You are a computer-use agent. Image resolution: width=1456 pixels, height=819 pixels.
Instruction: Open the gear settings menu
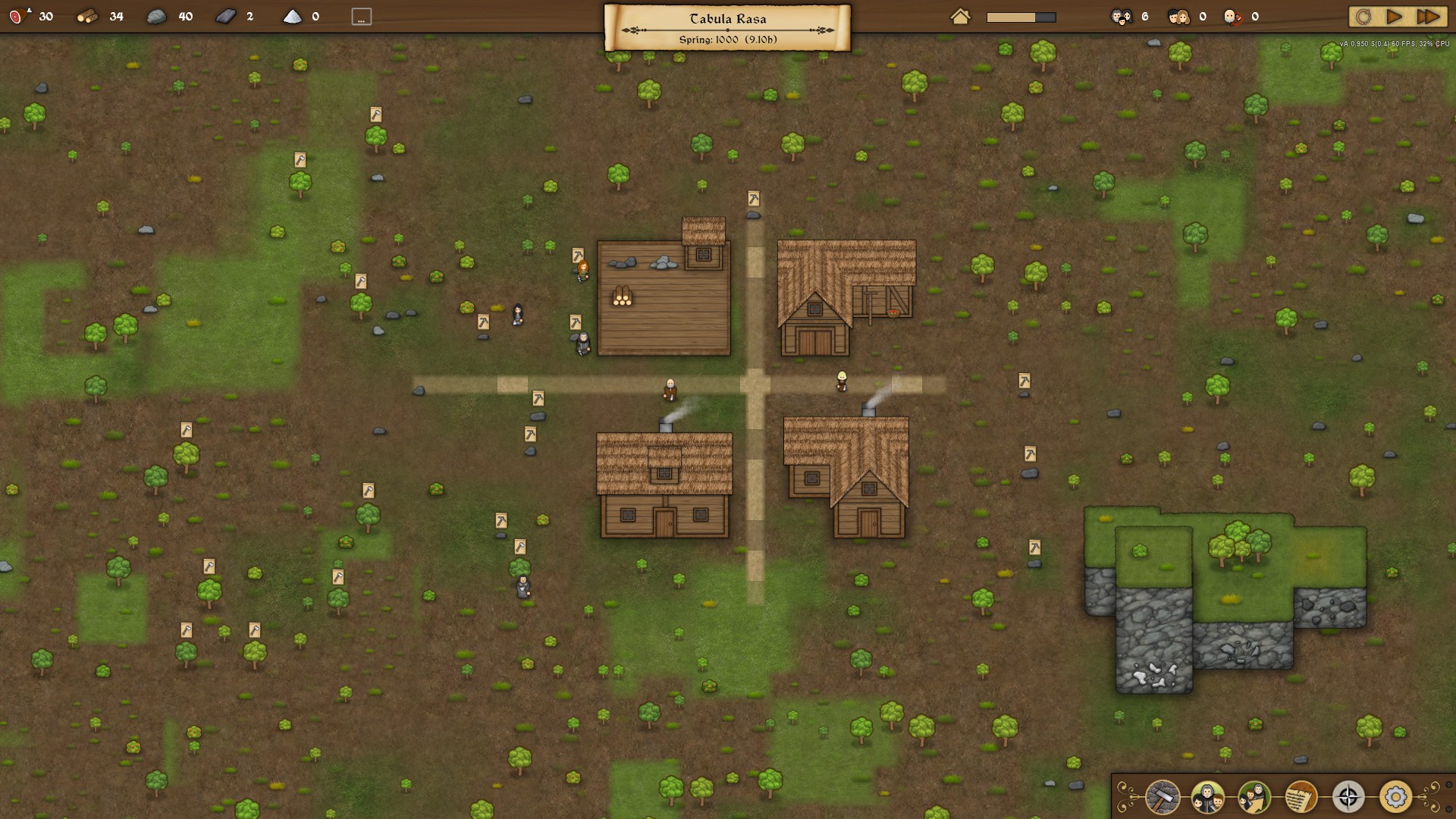coord(1395,797)
